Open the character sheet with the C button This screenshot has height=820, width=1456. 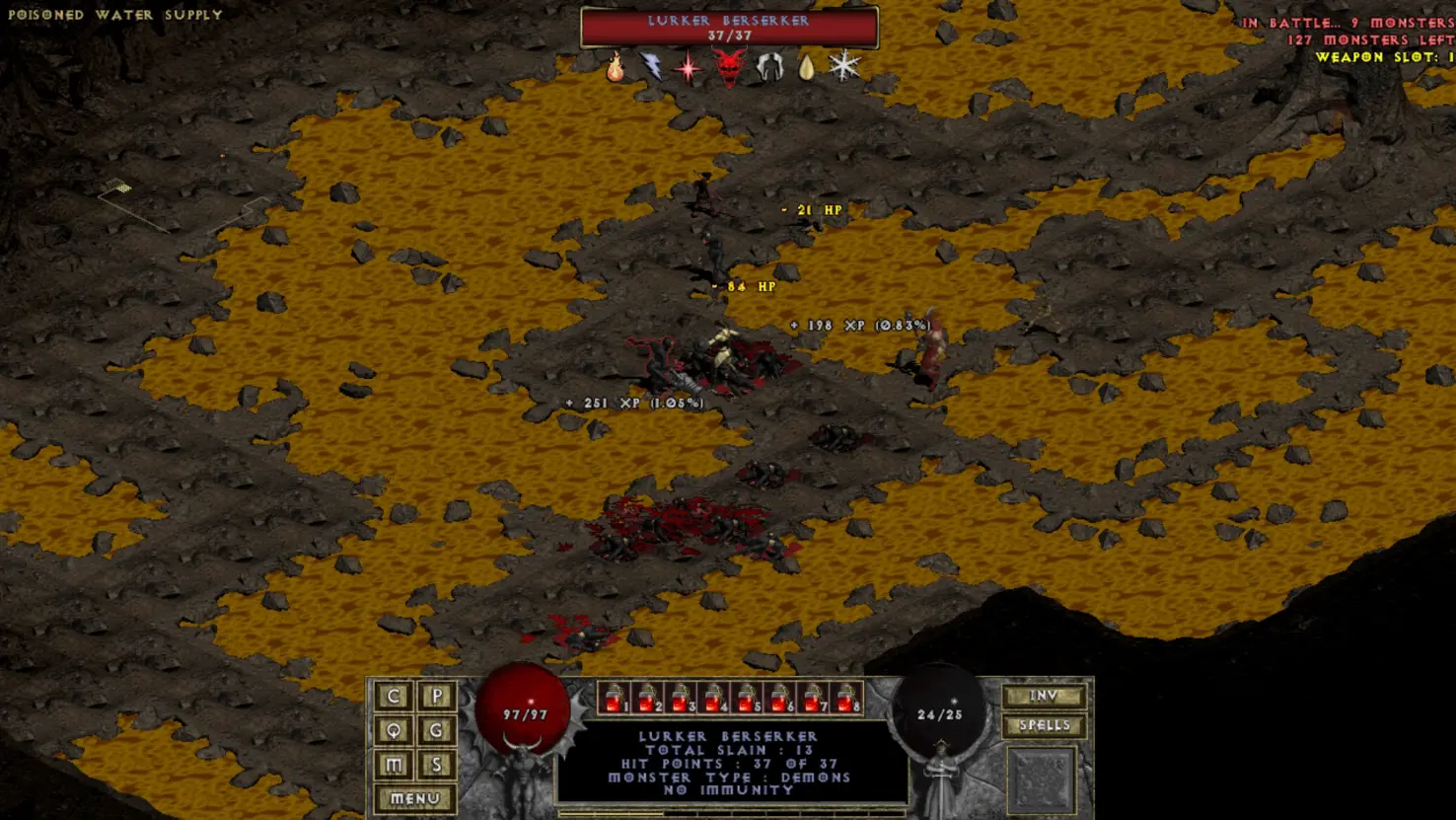(394, 697)
